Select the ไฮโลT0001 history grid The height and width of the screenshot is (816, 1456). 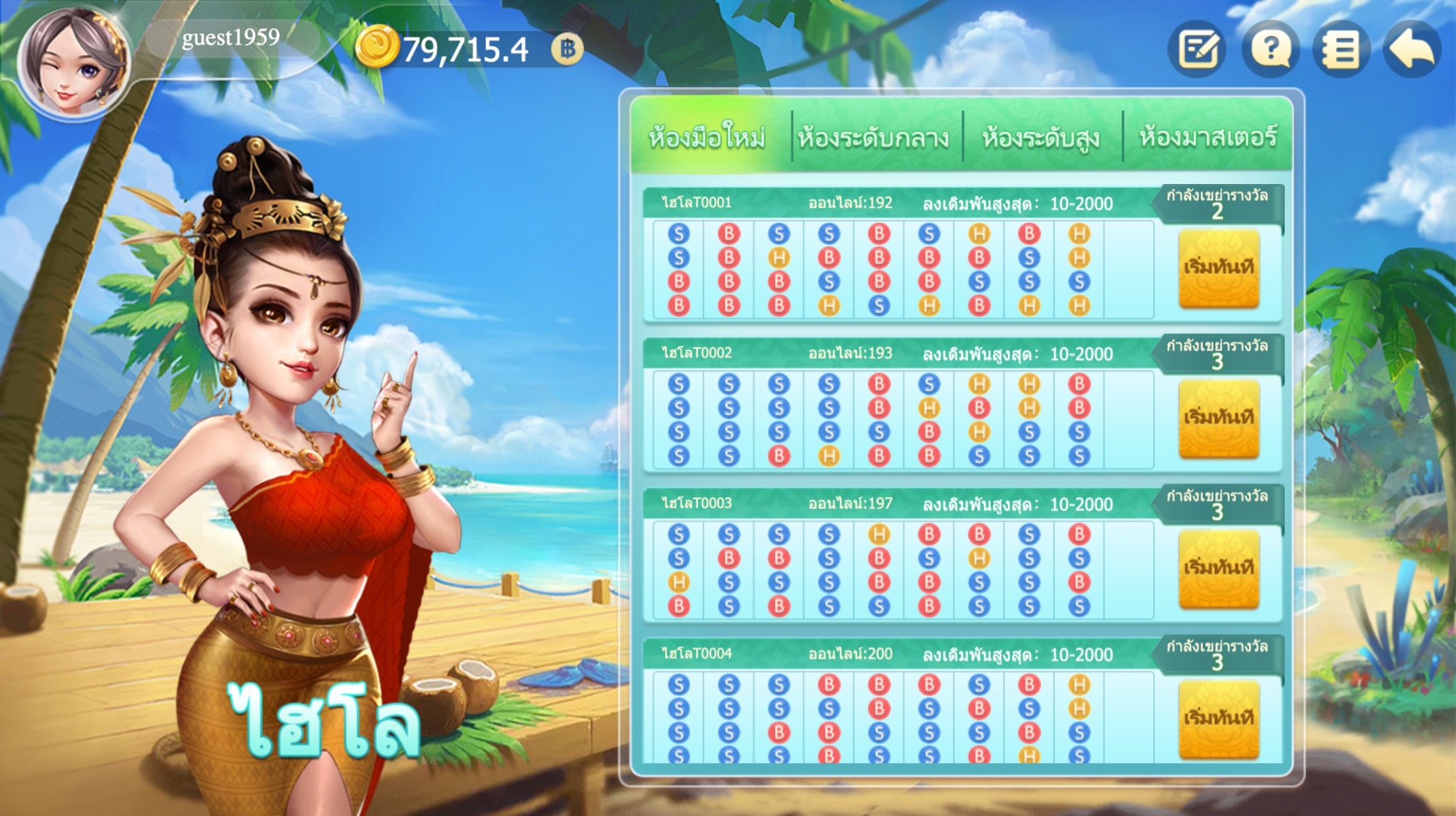pos(903,270)
